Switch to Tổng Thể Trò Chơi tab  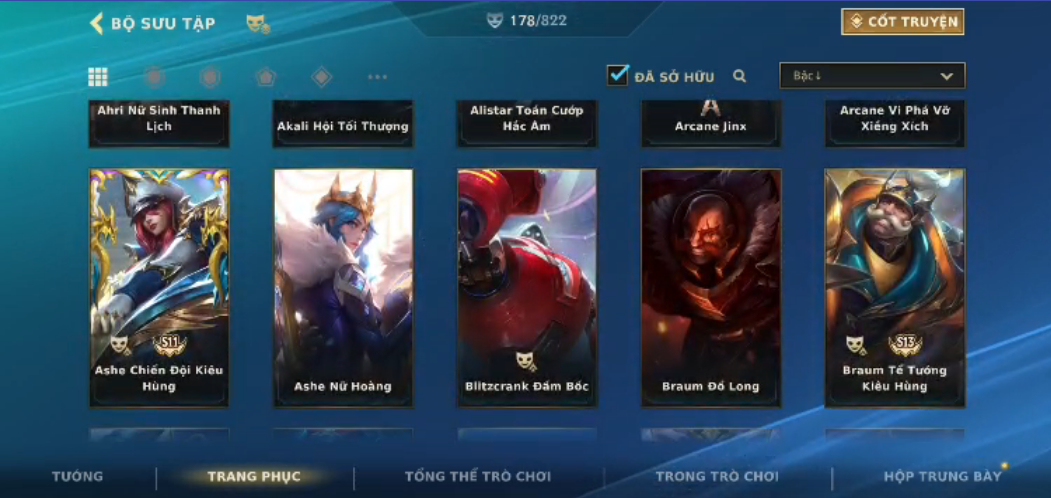click(x=478, y=476)
